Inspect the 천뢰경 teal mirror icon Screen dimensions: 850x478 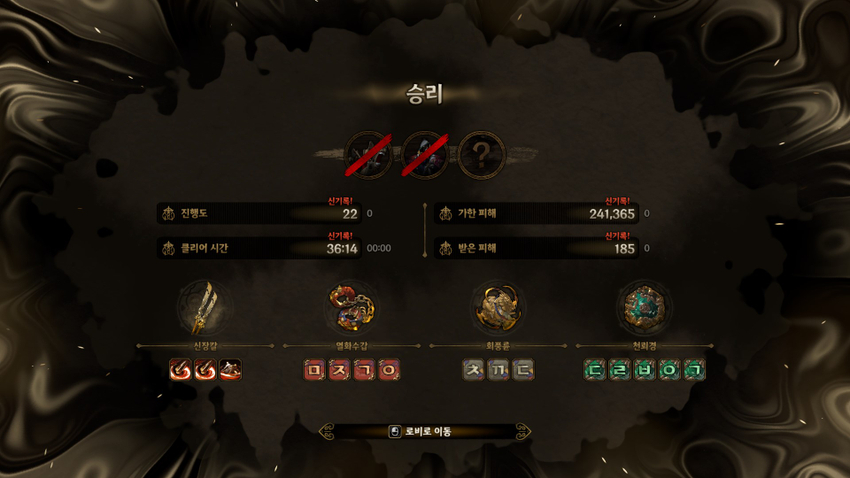point(644,307)
